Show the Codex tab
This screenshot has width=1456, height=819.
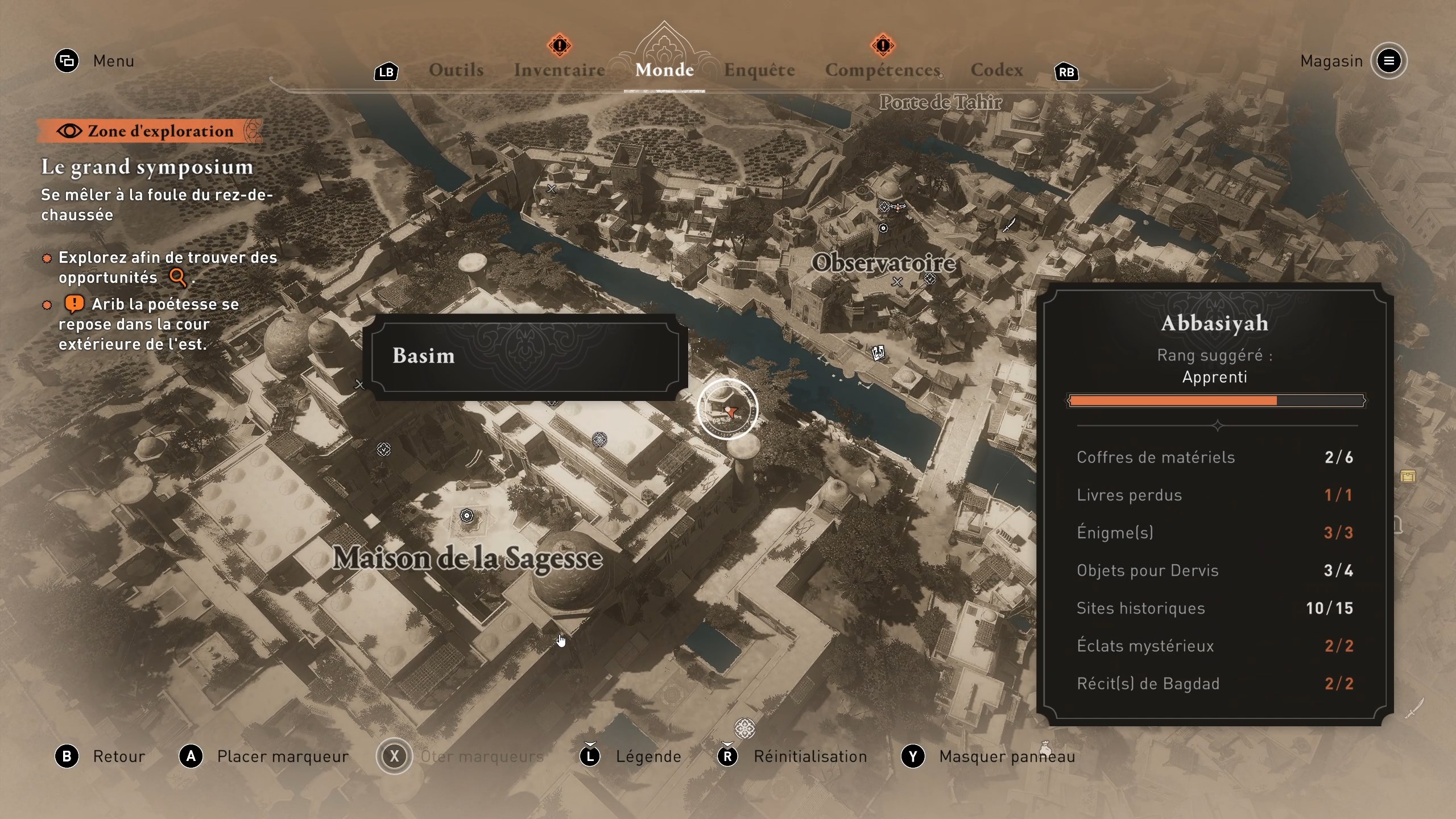pyautogui.click(x=996, y=70)
